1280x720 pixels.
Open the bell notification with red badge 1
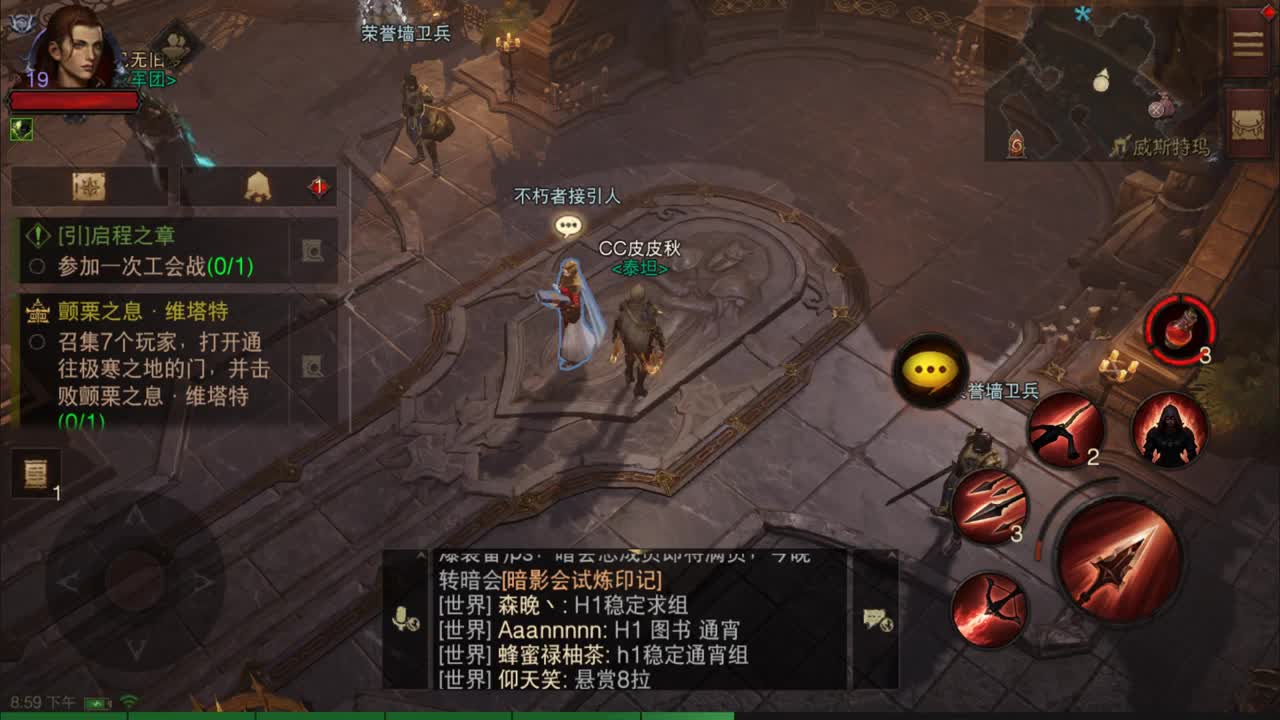click(x=258, y=186)
